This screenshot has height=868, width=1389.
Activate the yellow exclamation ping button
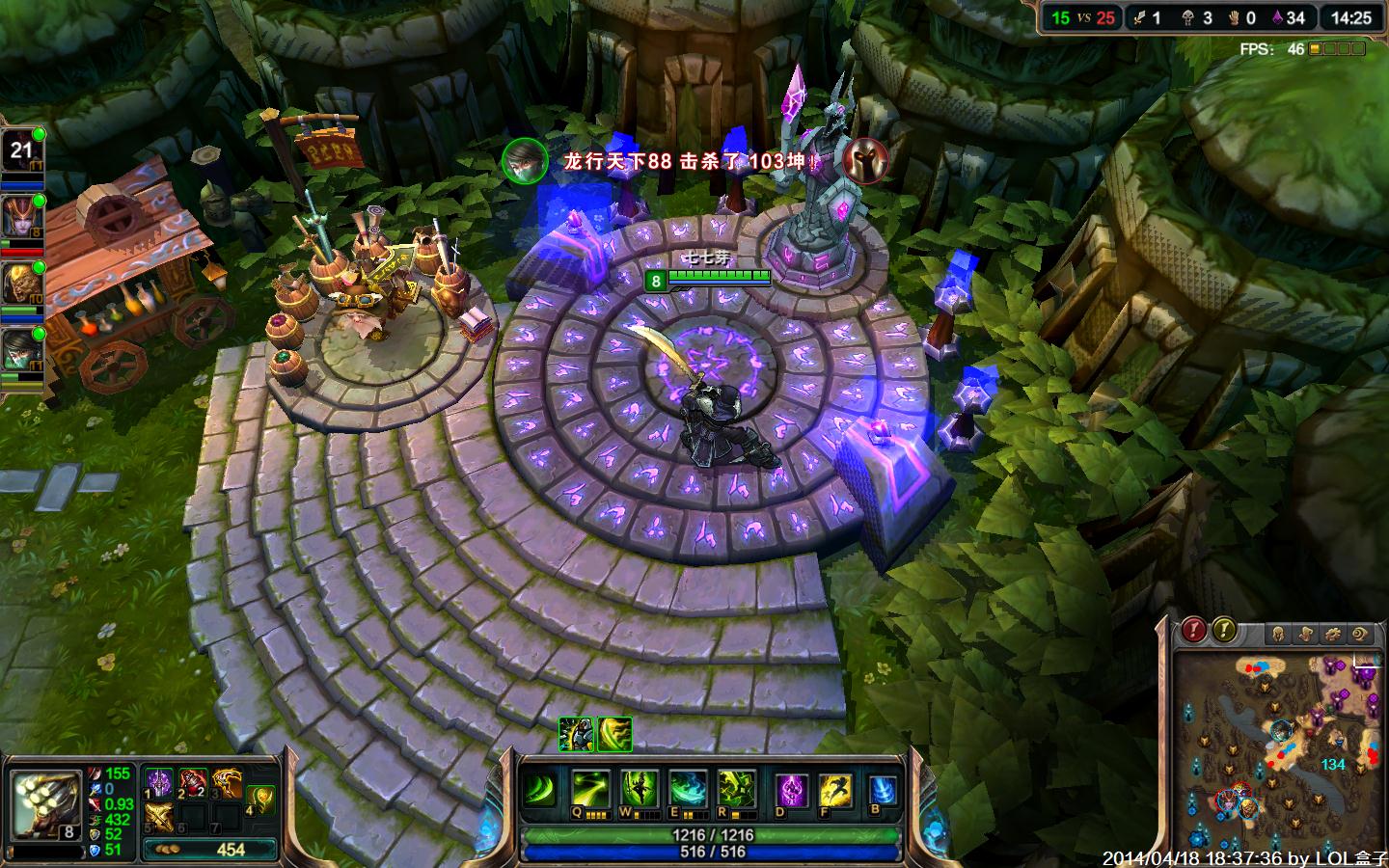1224,631
